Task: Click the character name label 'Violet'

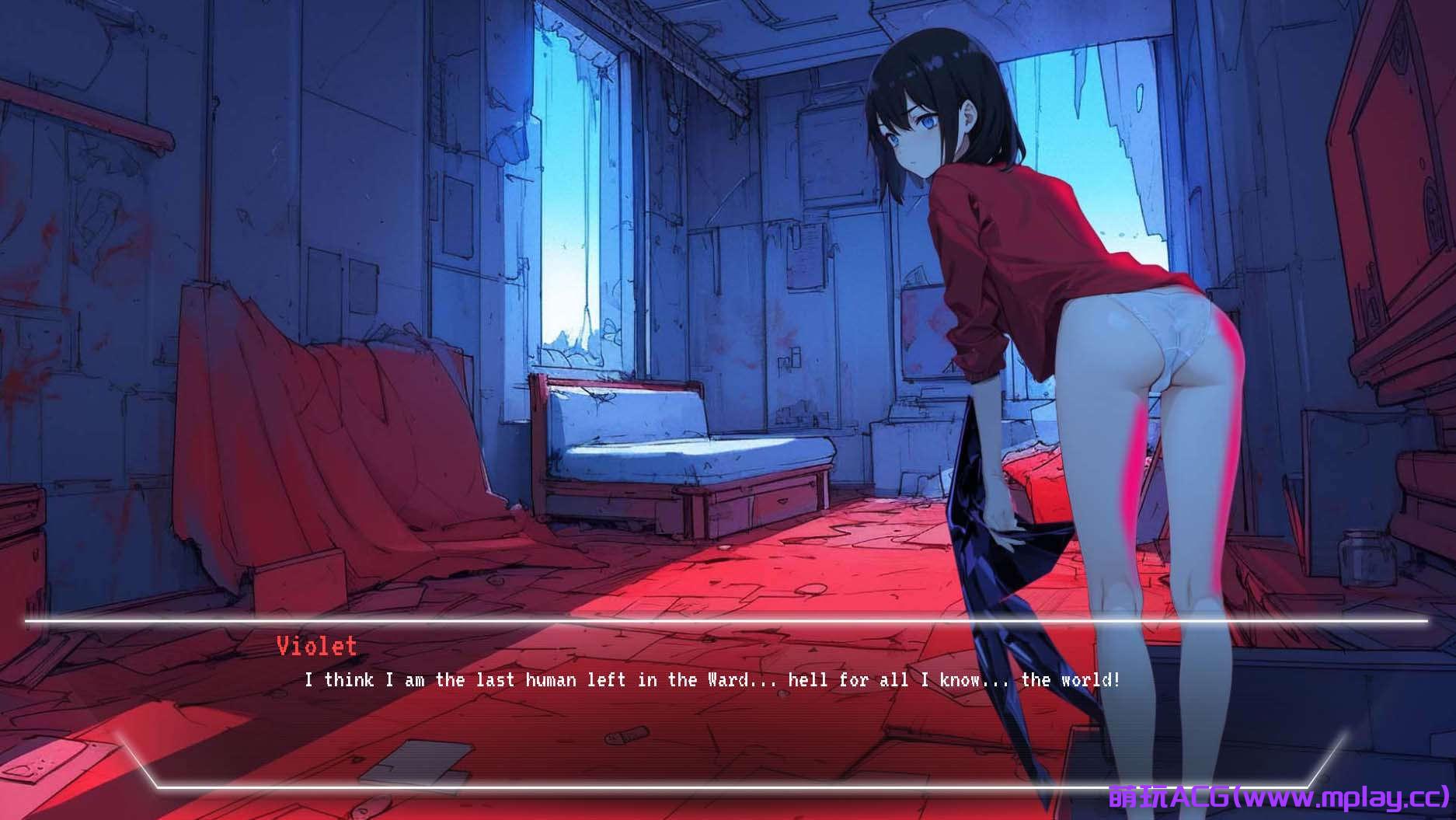Action: point(315,646)
